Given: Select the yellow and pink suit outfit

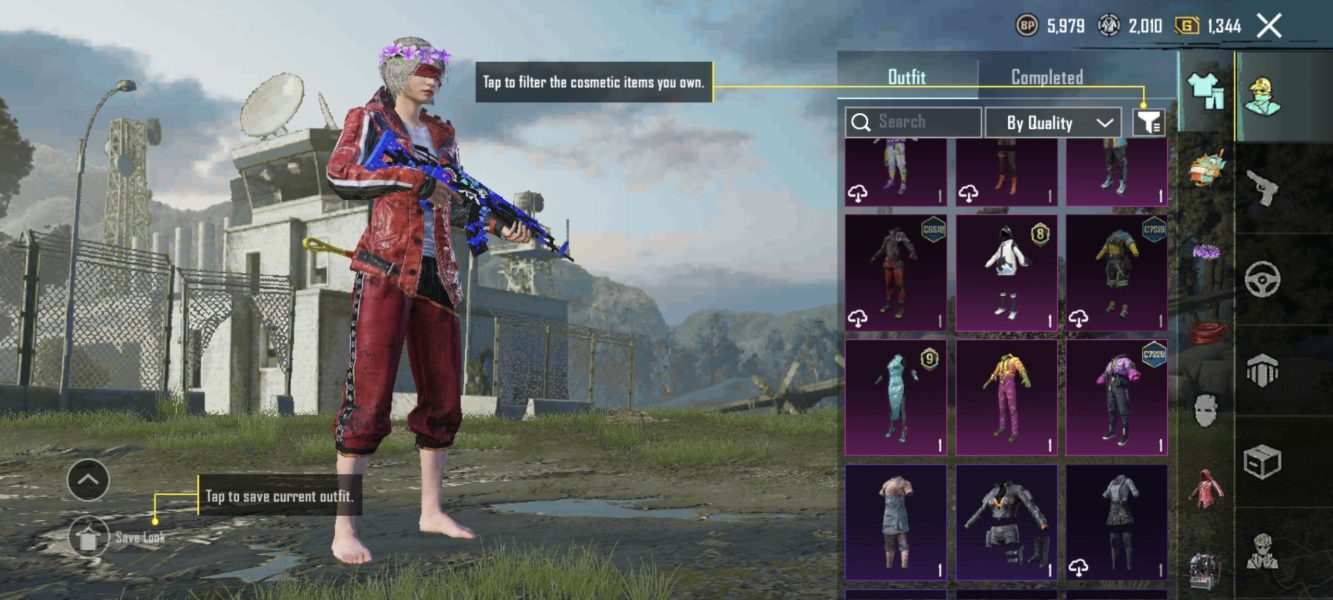Looking at the screenshot, I should (1006, 397).
